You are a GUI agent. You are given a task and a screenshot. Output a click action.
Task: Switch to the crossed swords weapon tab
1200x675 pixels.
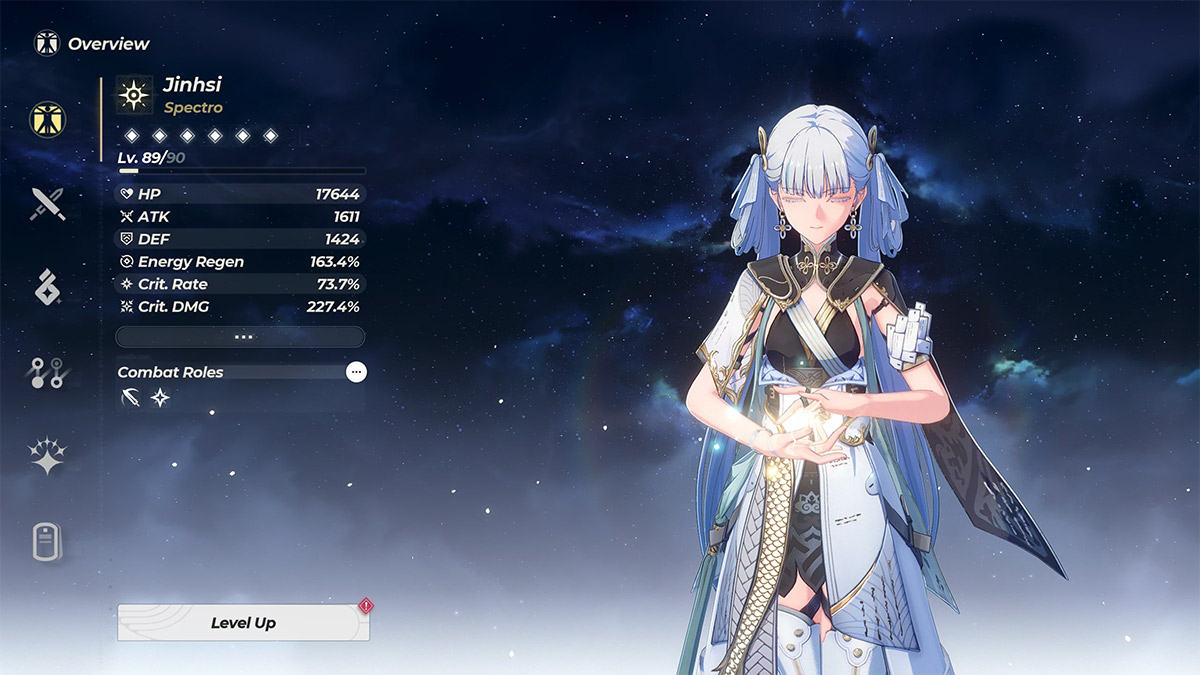pyautogui.click(x=47, y=204)
